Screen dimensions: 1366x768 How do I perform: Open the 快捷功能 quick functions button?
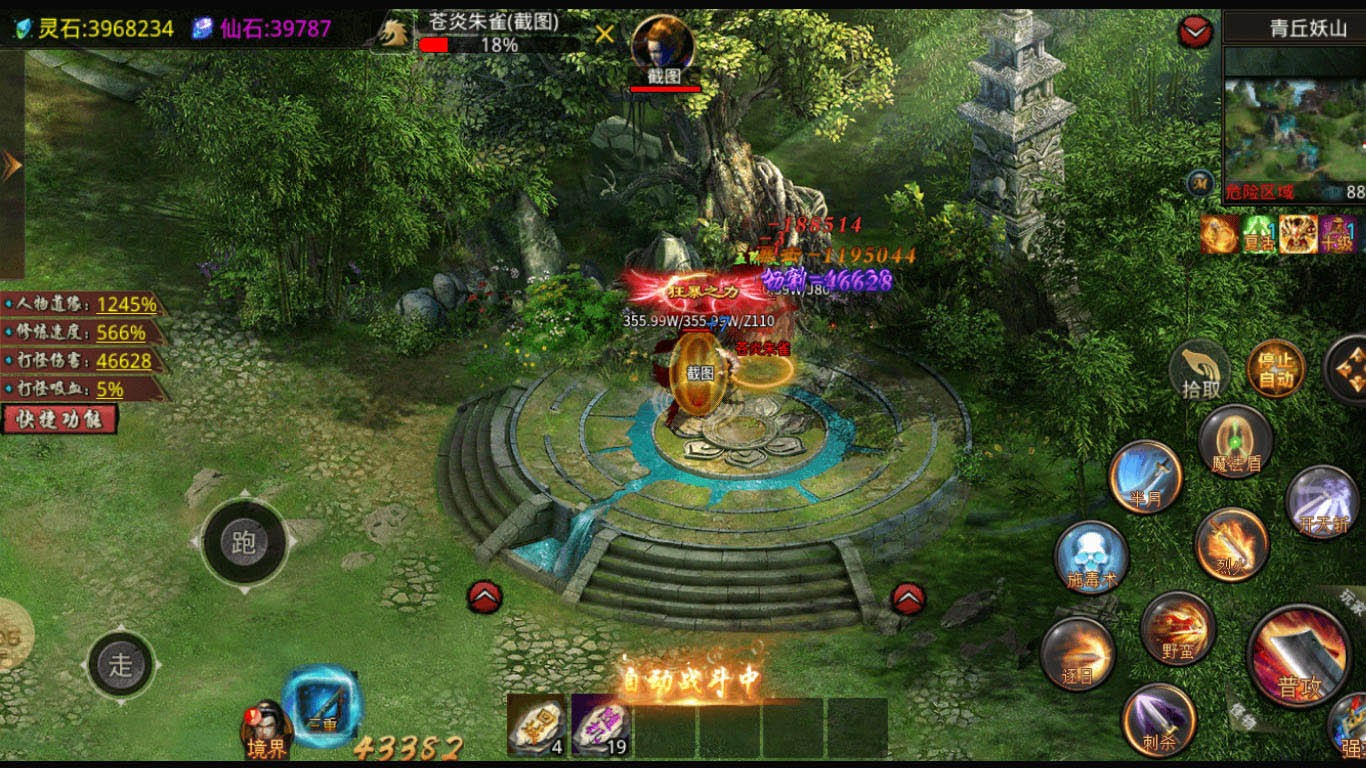[x=60, y=418]
